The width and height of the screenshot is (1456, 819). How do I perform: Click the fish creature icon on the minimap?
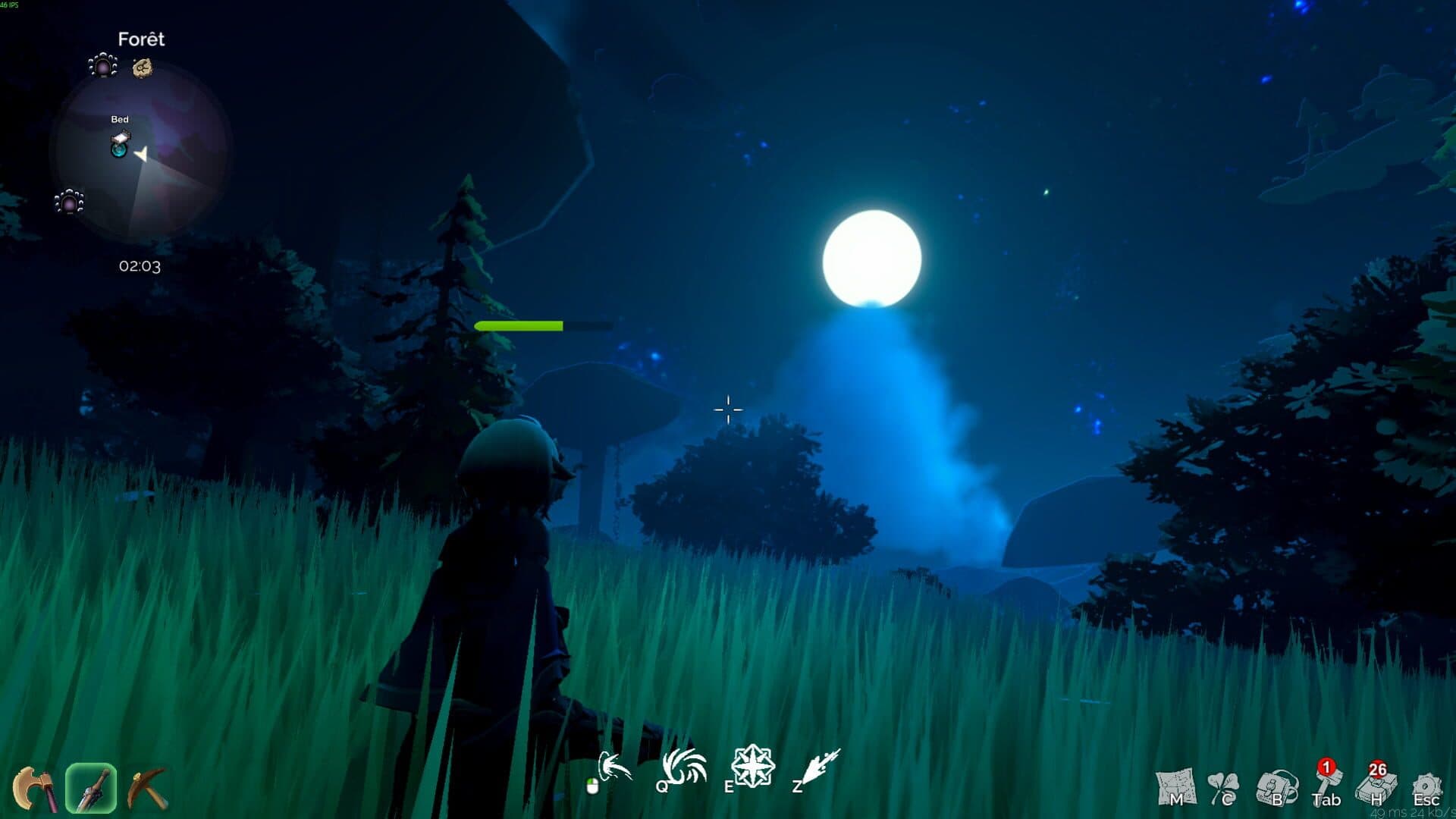(x=142, y=69)
